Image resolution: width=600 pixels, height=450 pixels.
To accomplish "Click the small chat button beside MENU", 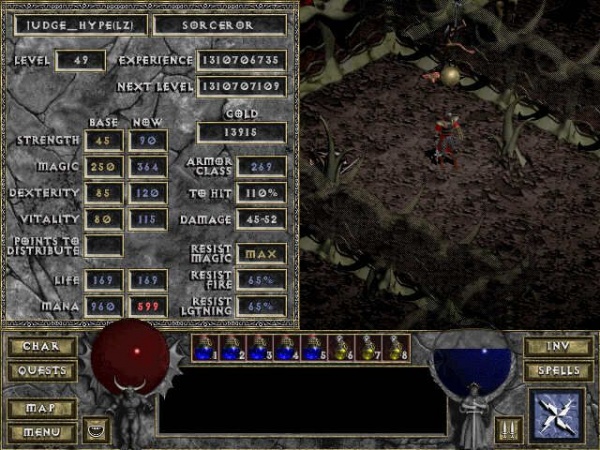I will [x=94, y=431].
